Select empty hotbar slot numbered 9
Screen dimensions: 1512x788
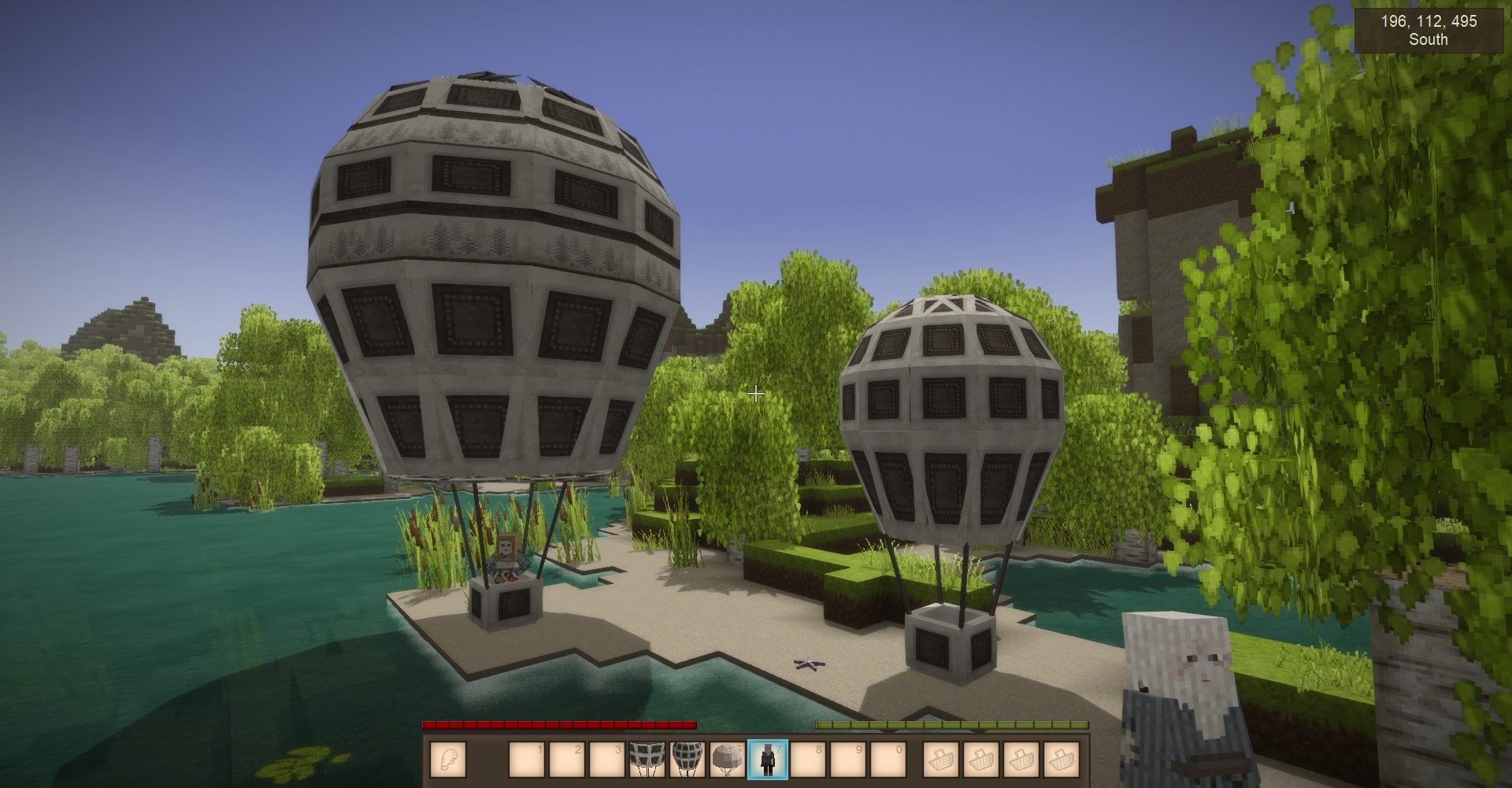[x=847, y=760]
